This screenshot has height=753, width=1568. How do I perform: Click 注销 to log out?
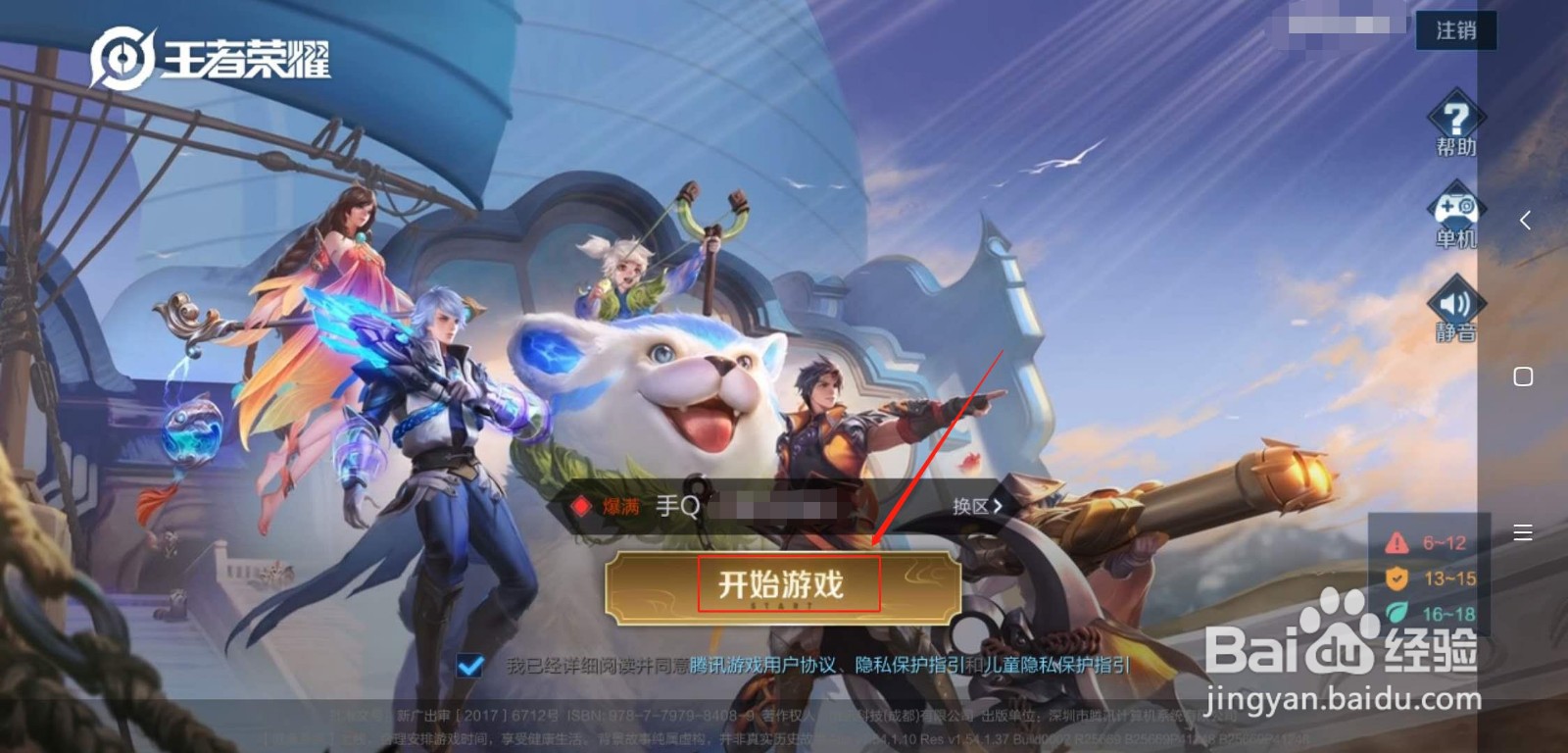(x=1456, y=30)
